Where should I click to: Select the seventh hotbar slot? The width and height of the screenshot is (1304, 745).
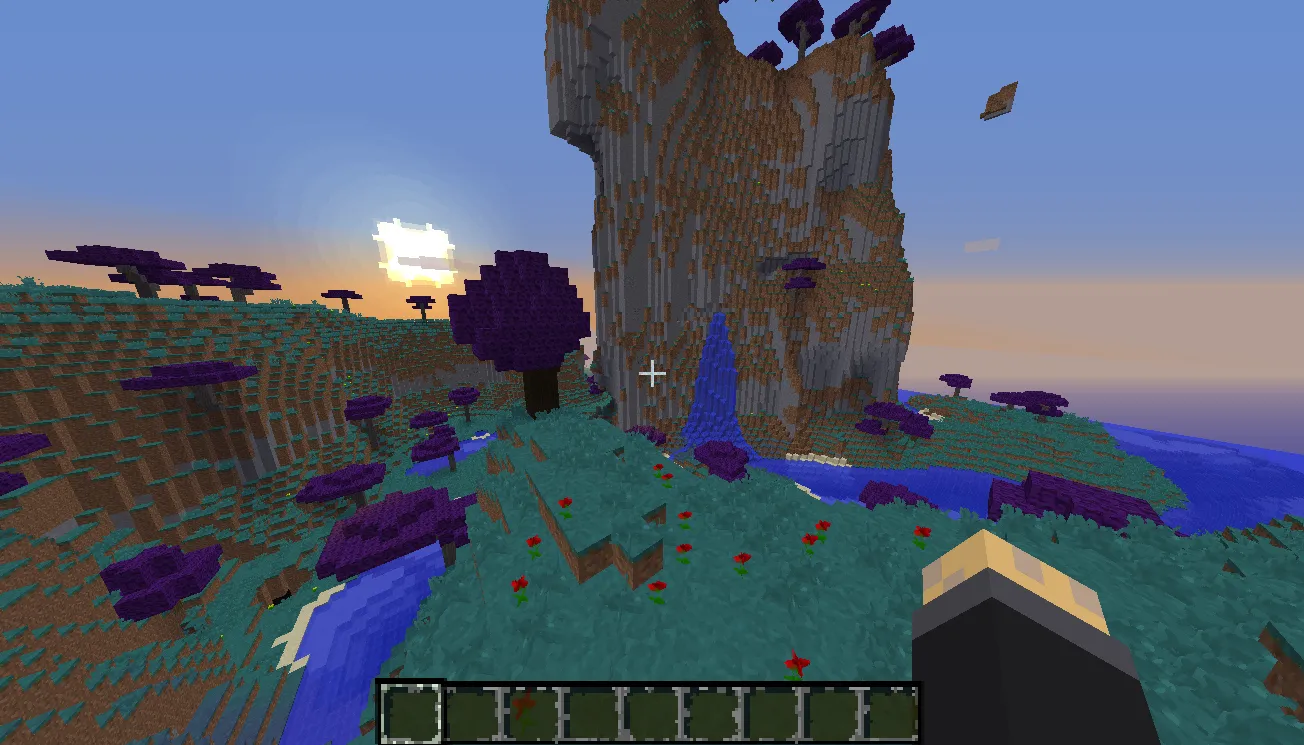point(770,711)
